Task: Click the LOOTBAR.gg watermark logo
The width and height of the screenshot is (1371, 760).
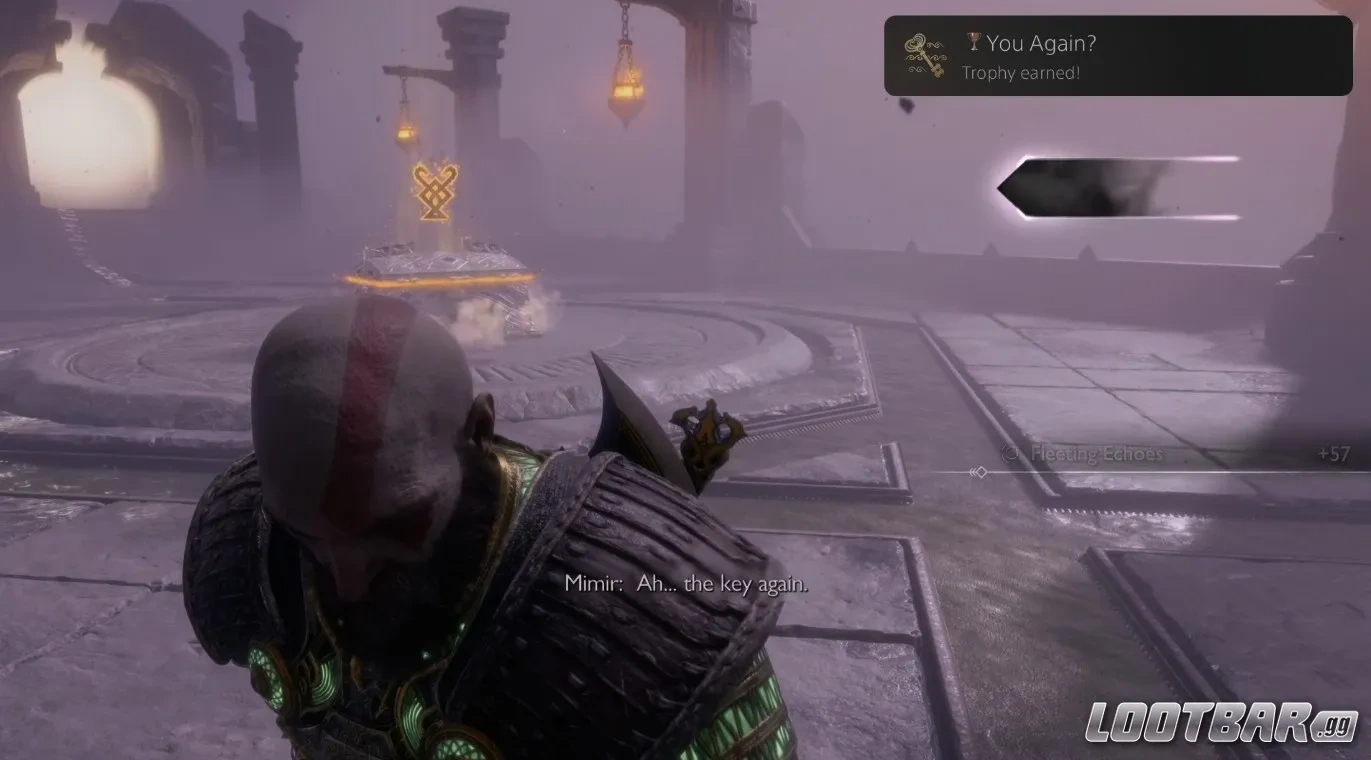Action: pyautogui.click(x=1221, y=723)
